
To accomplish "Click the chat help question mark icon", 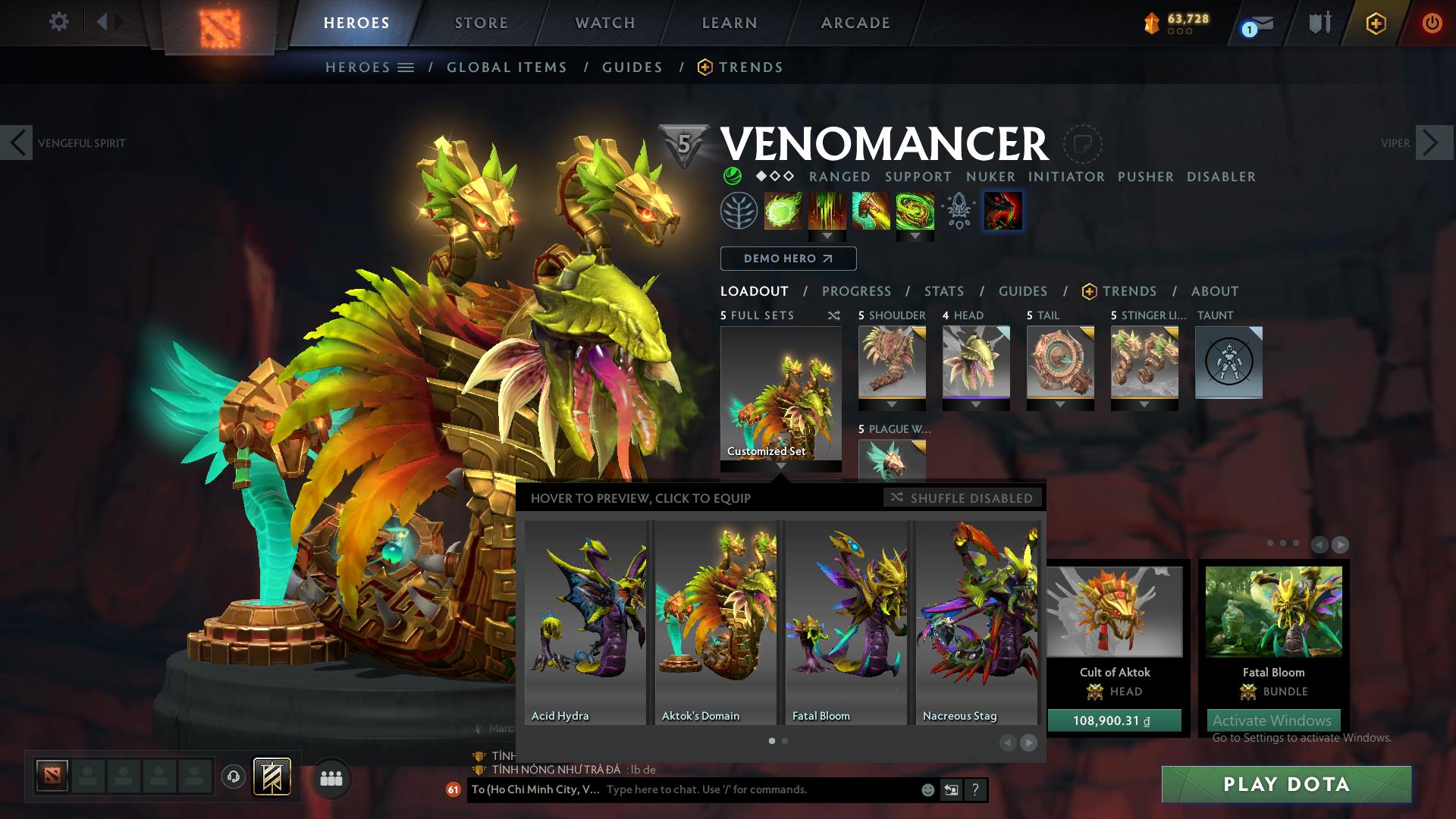I will (x=975, y=789).
